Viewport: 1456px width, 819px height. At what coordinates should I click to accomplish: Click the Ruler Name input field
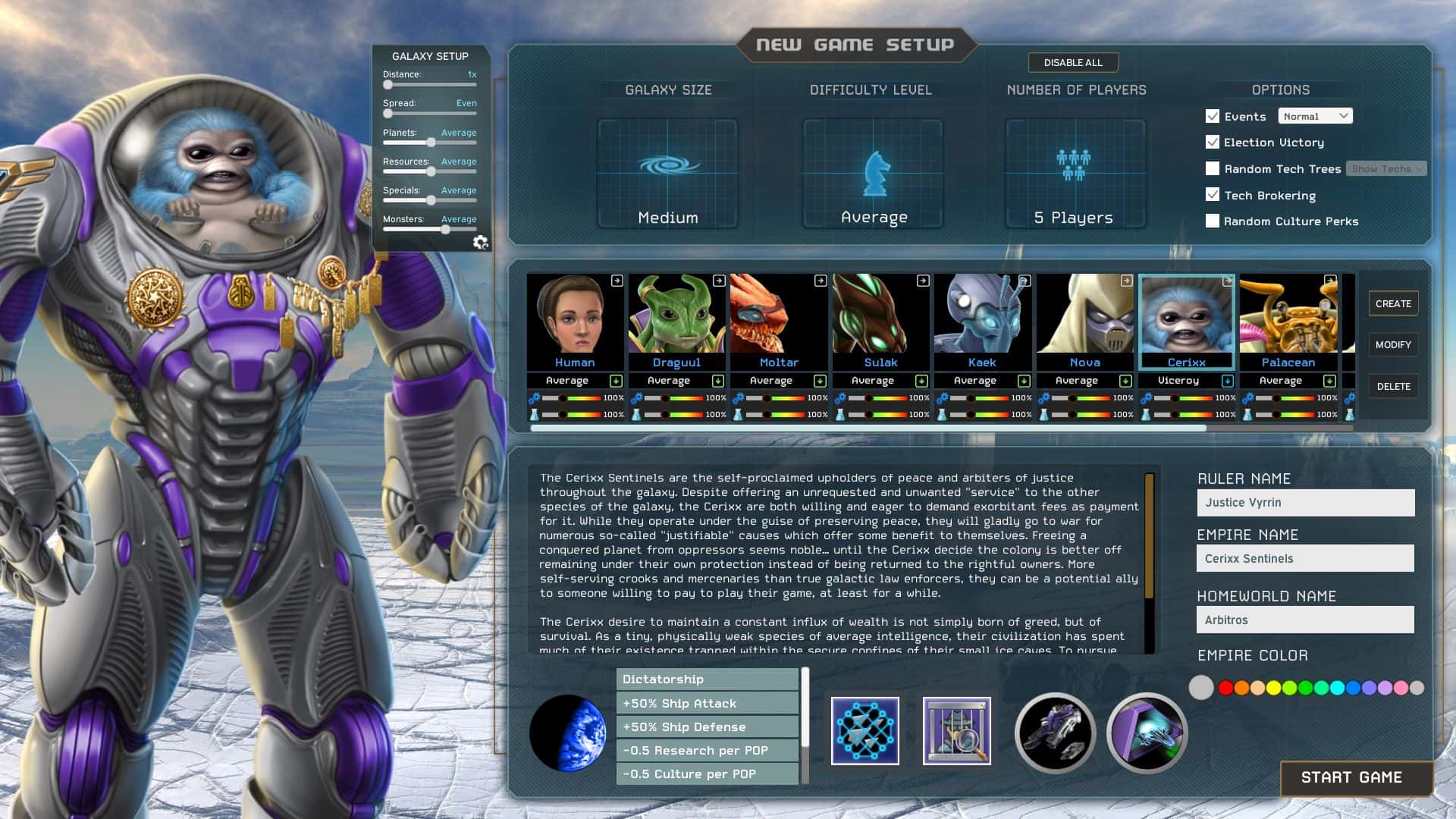(1305, 502)
